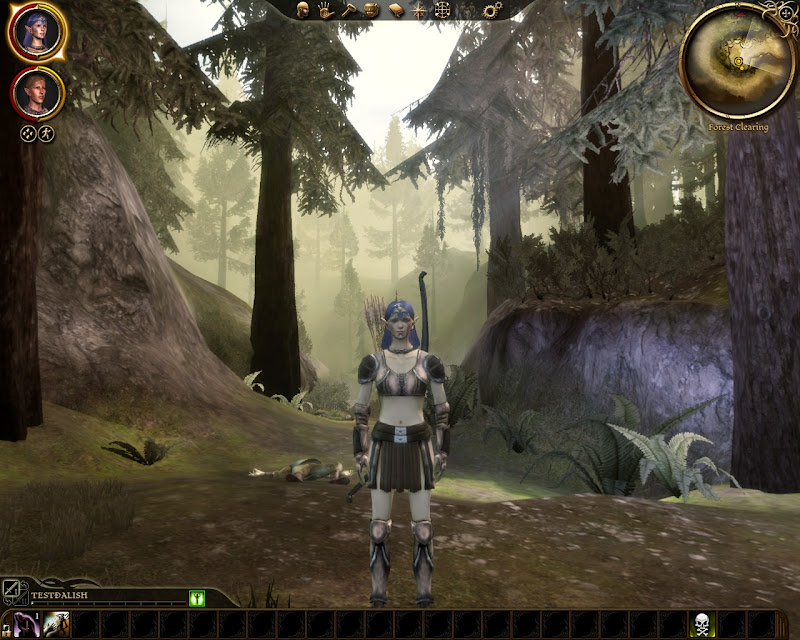Open the journal book icon

[x=396, y=10]
